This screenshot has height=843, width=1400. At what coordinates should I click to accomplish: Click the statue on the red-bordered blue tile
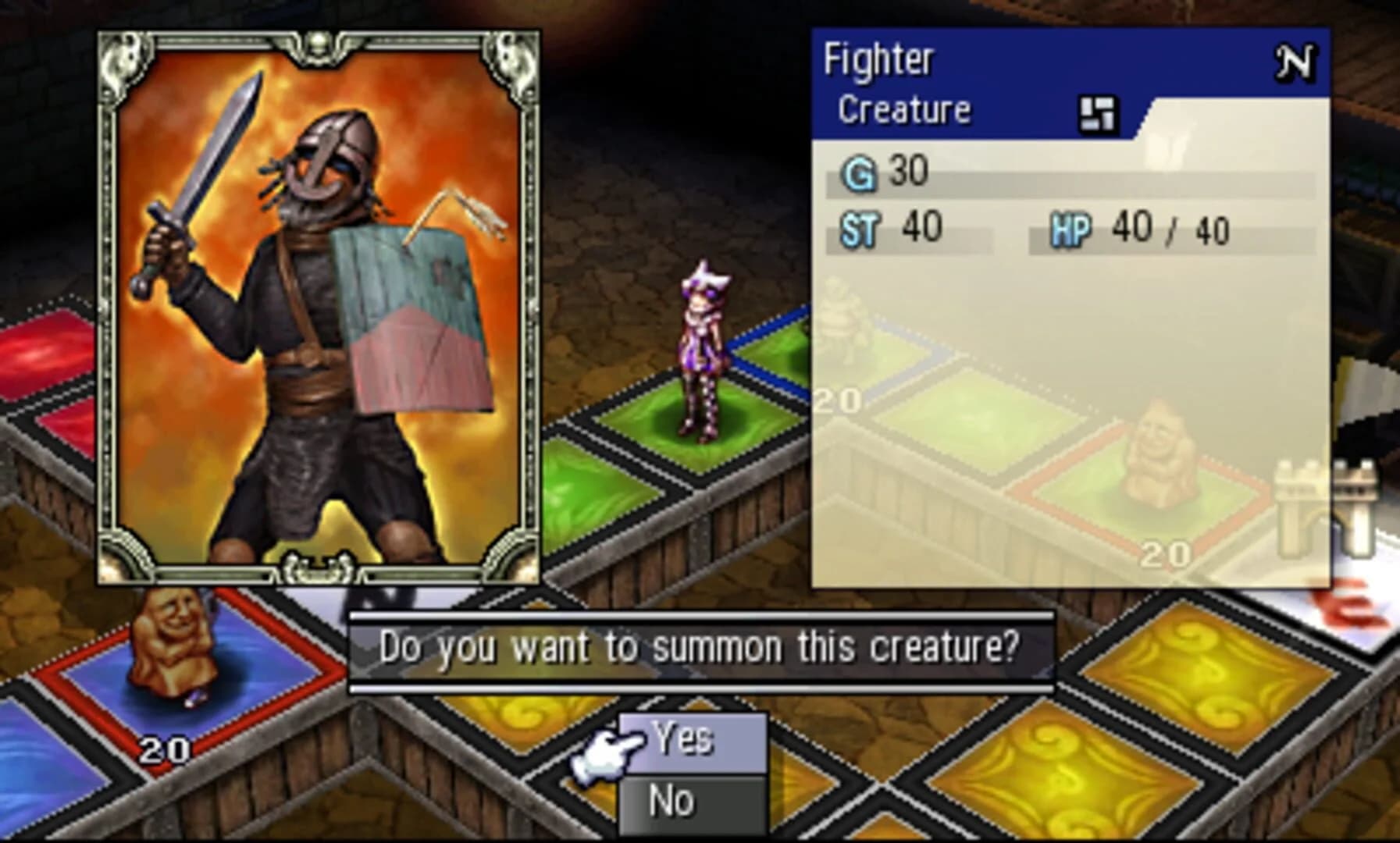(173, 644)
